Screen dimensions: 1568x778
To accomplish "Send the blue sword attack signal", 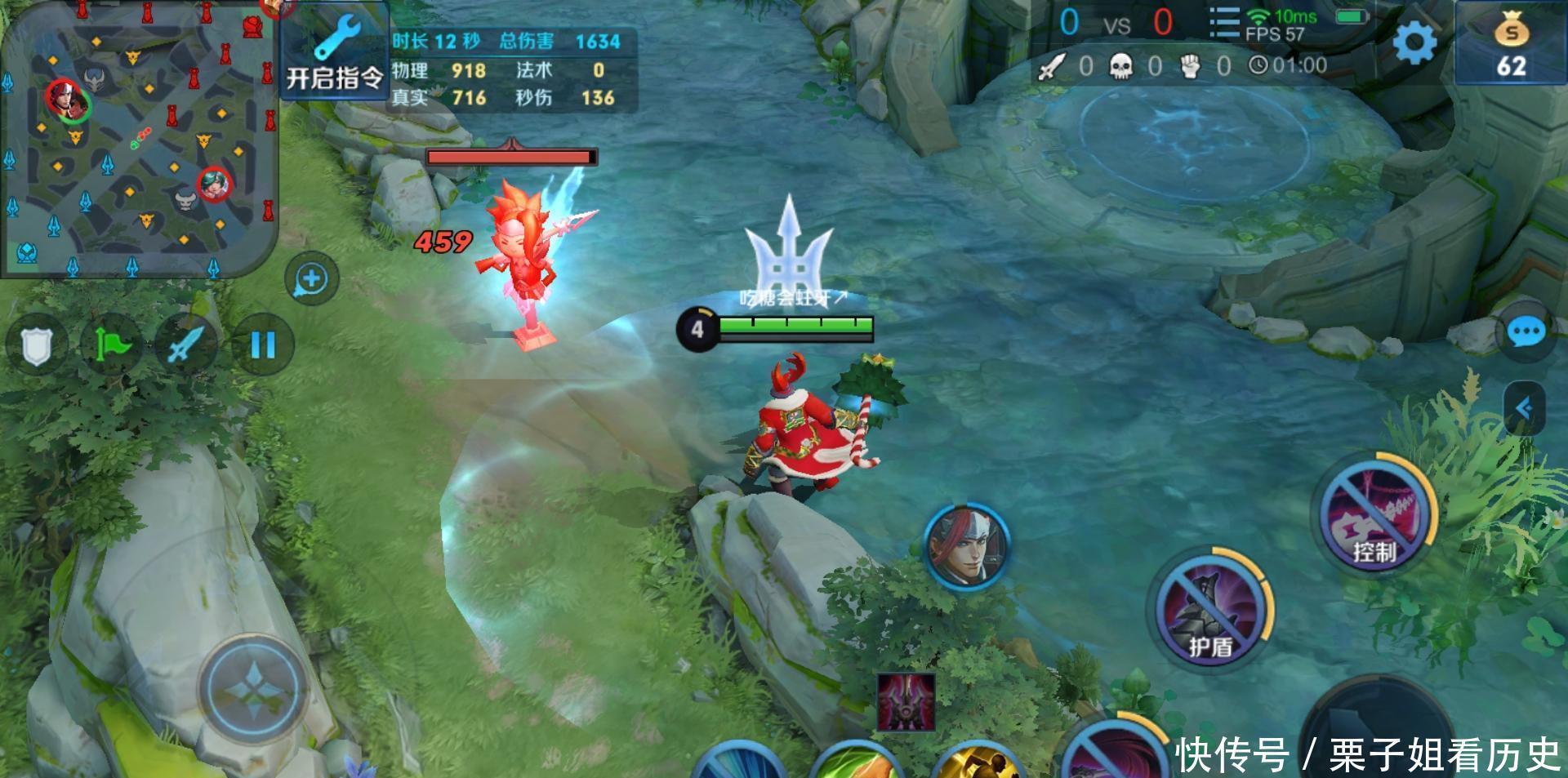I will [x=186, y=345].
